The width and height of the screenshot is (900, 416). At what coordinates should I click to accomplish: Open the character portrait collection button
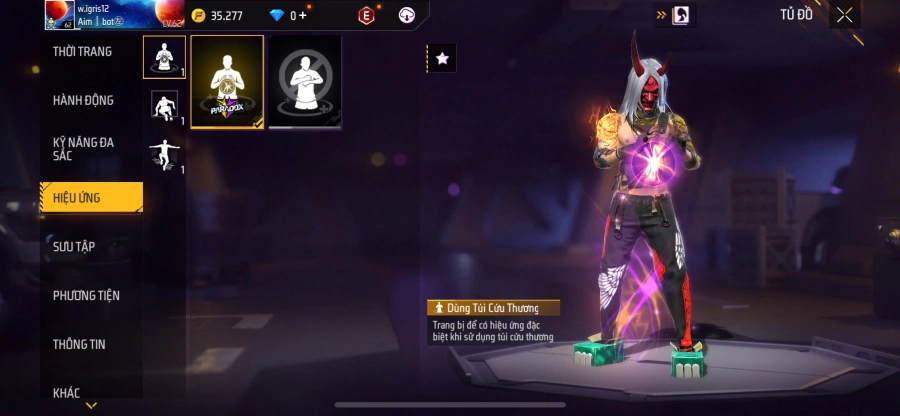pyautogui.click(x=680, y=15)
